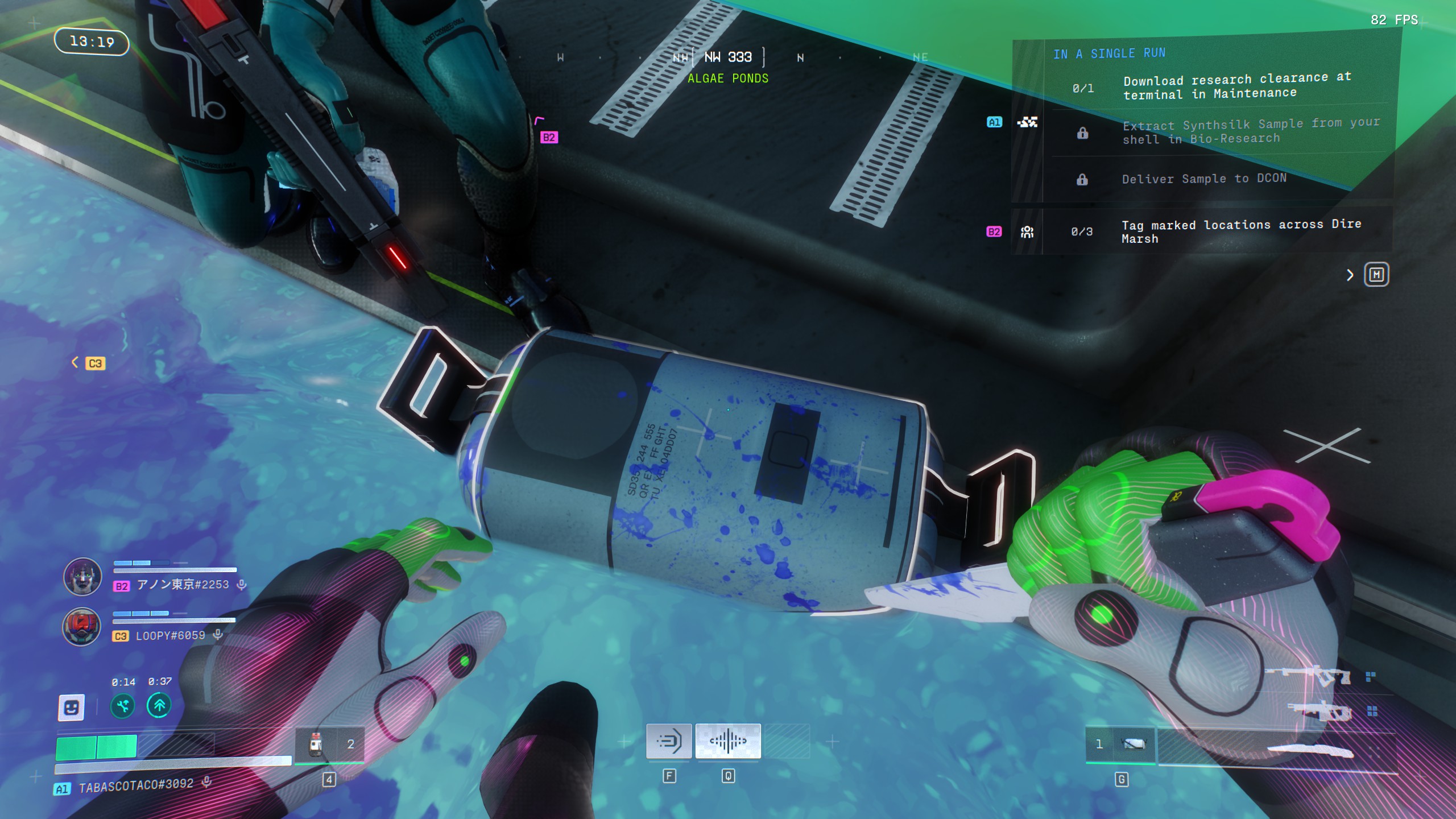Choose teammate LOOPY#6059's portrait
1456x819 pixels.
click(x=82, y=627)
